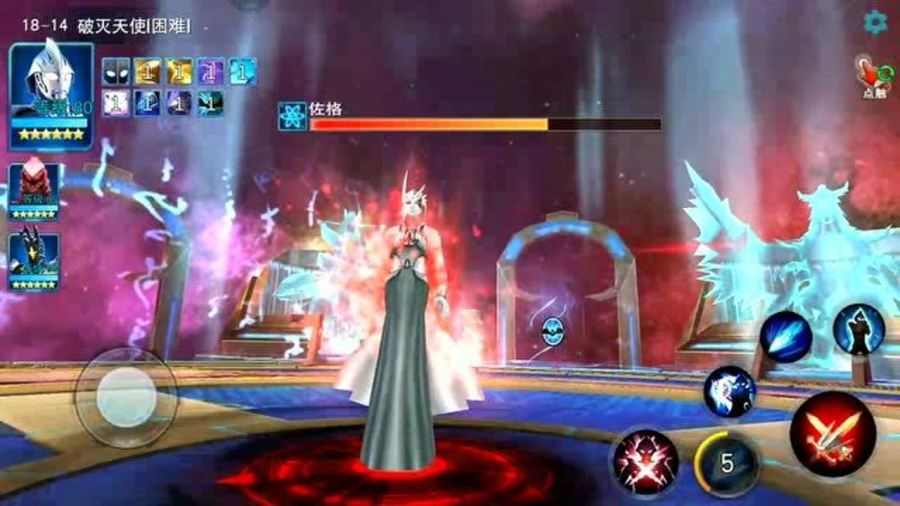
Task: Switch to the red monster teammate portrait
Action: click(x=34, y=191)
